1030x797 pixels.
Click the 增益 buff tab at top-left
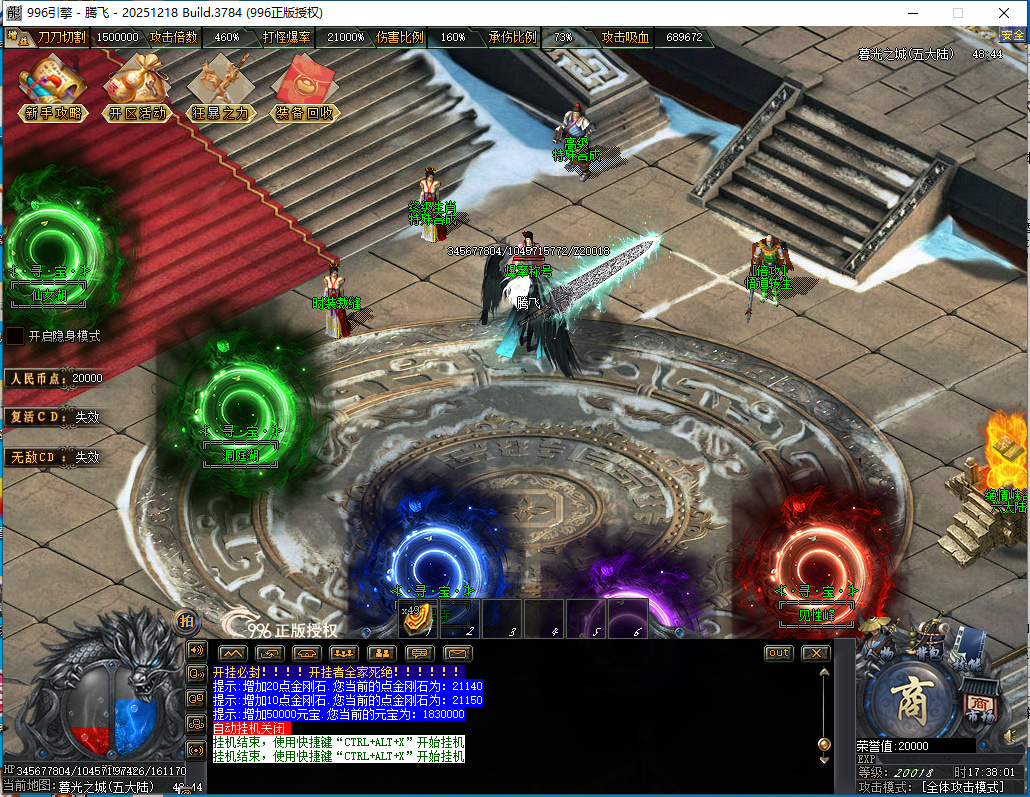click(x=17, y=38)
